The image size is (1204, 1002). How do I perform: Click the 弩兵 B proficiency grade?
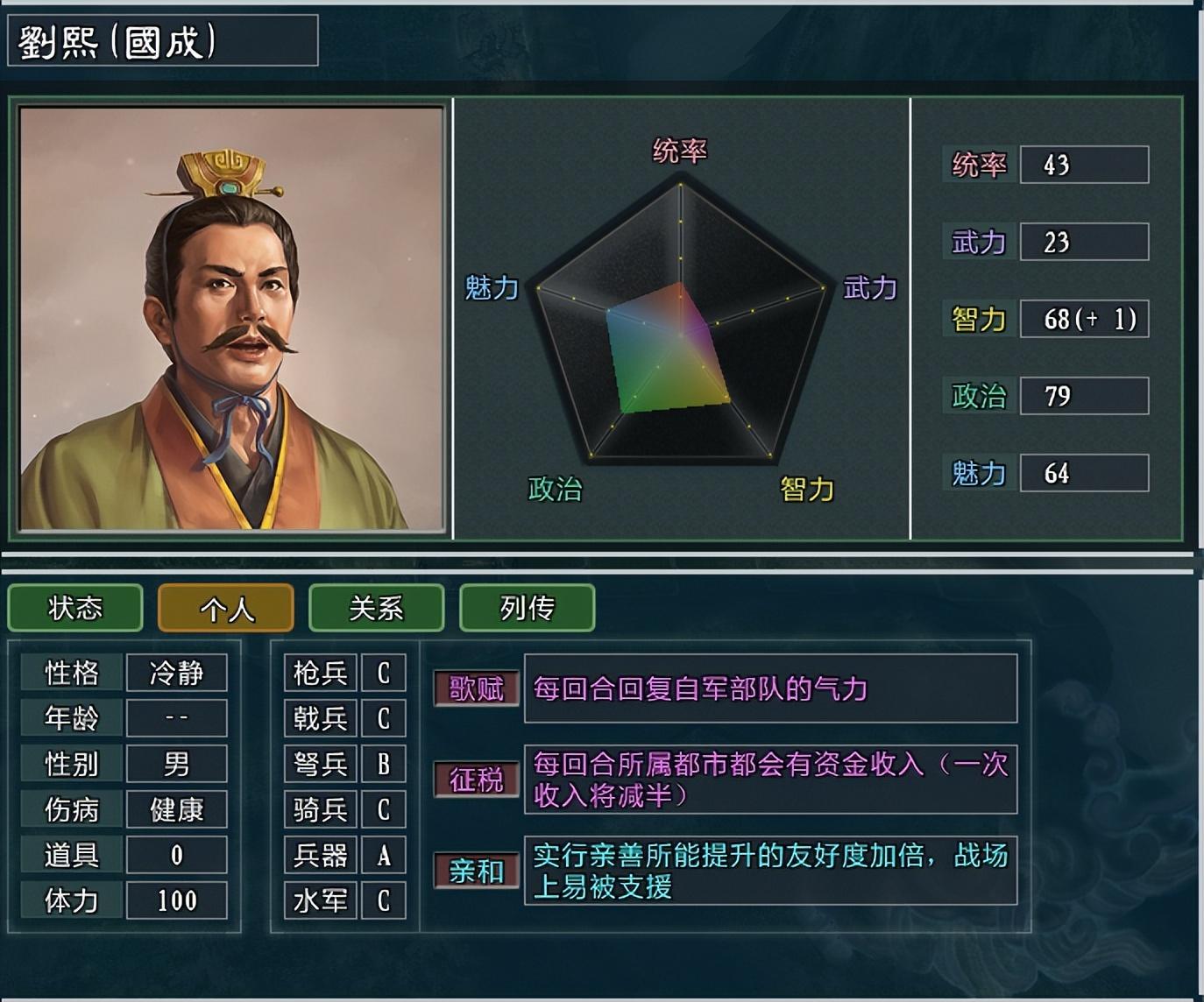point(383,764)
